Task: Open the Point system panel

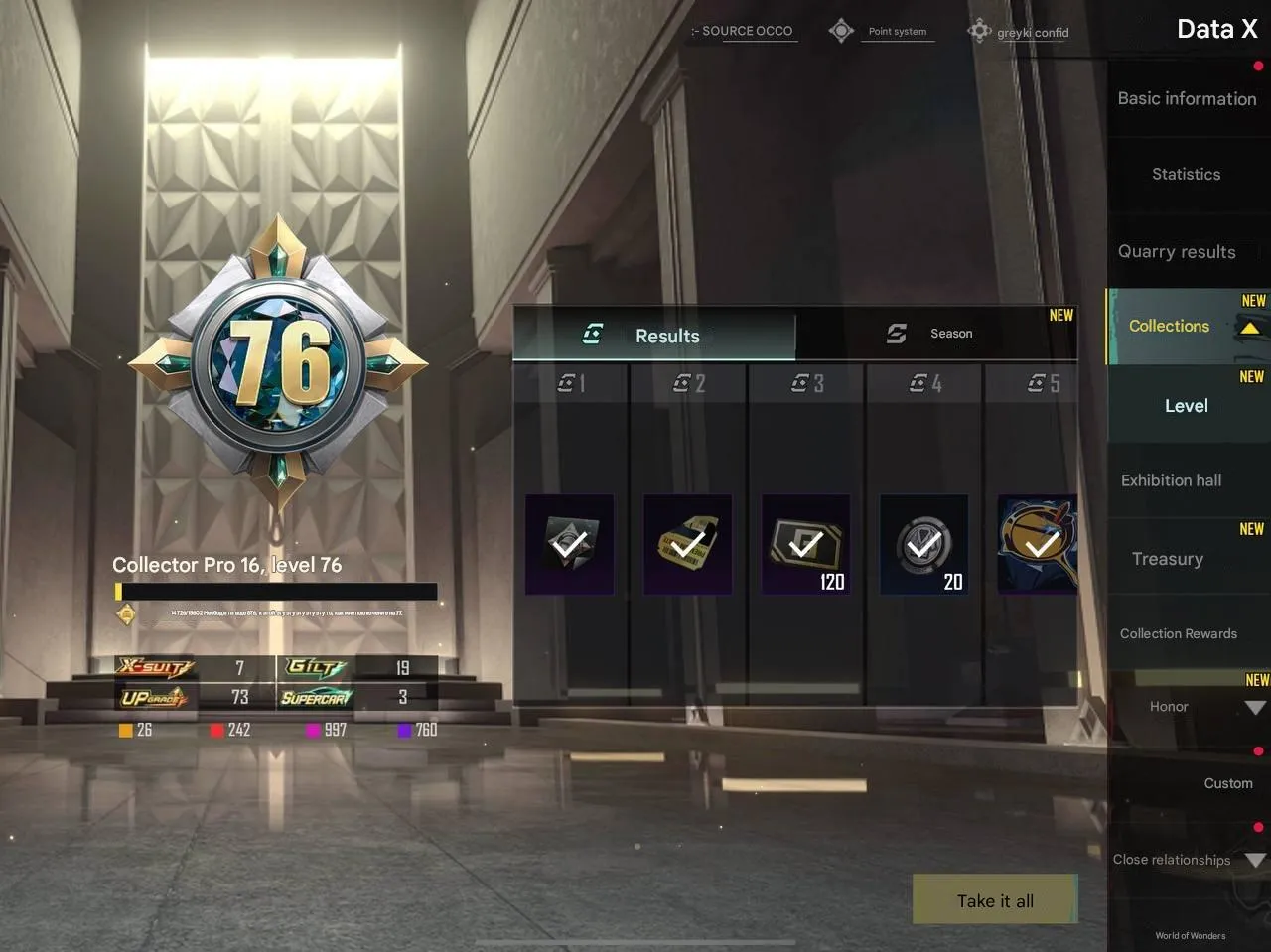Action: pos(897,30)
